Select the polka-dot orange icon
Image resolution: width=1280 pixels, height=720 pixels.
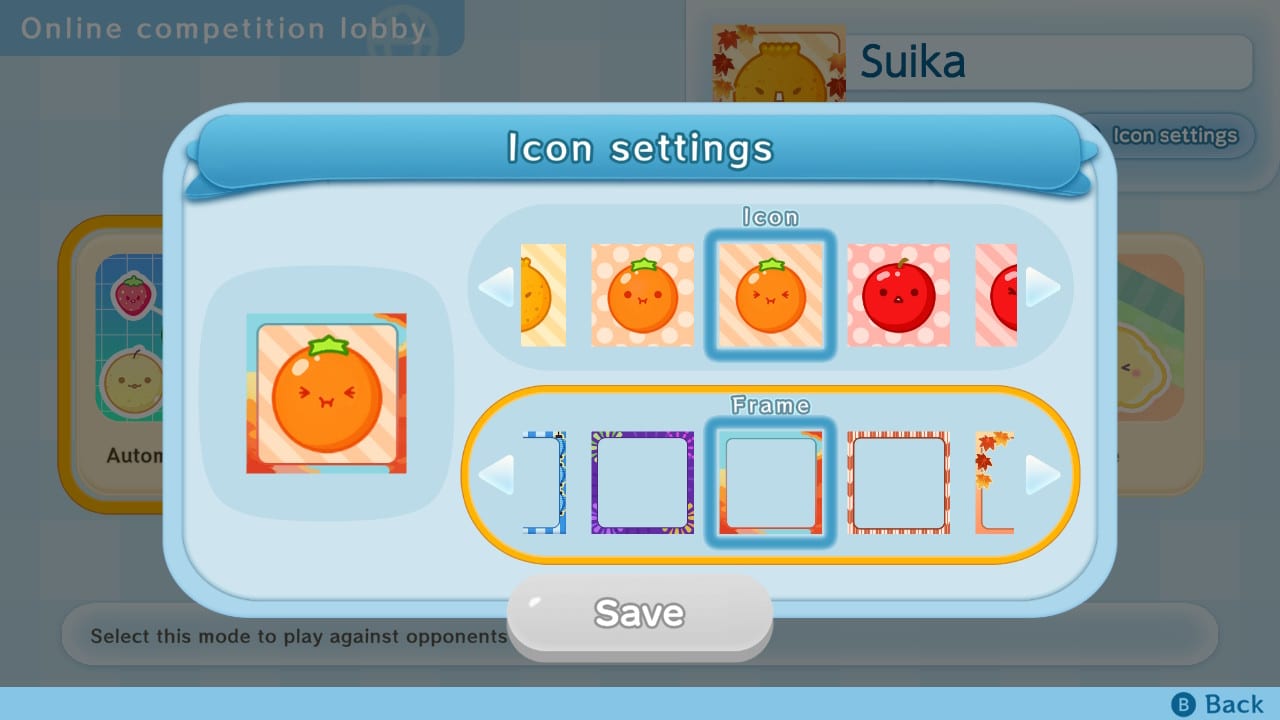click(641, 294)
